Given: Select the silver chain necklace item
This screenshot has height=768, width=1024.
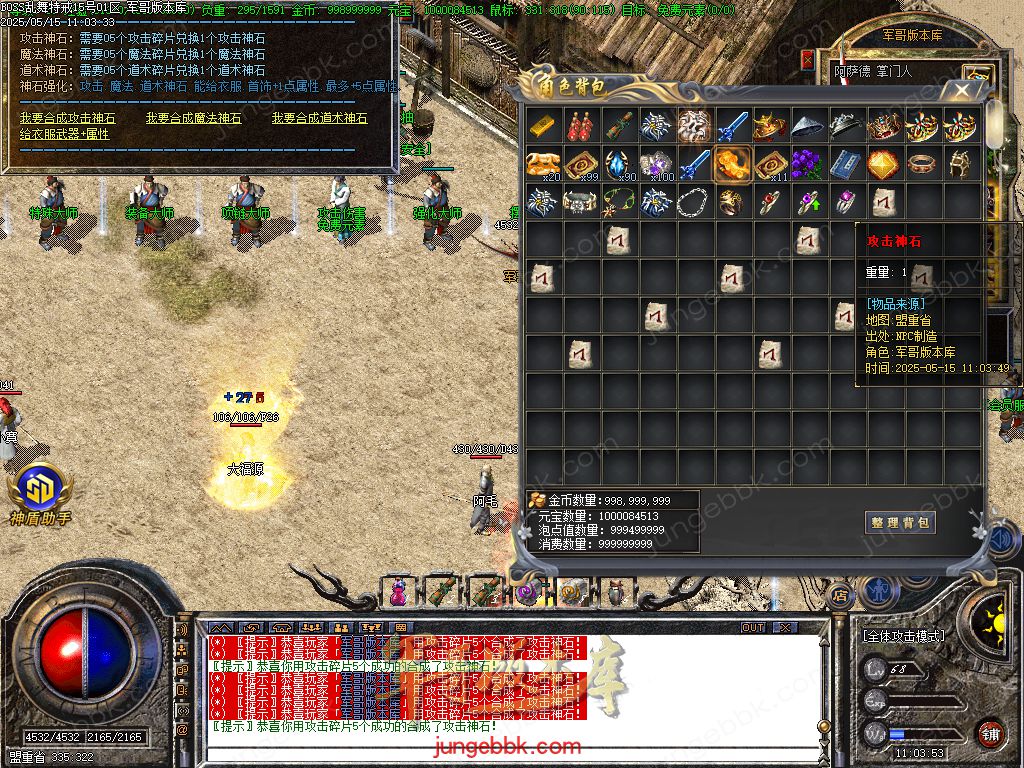Looking at the screenshot, I should pos(695,202).
